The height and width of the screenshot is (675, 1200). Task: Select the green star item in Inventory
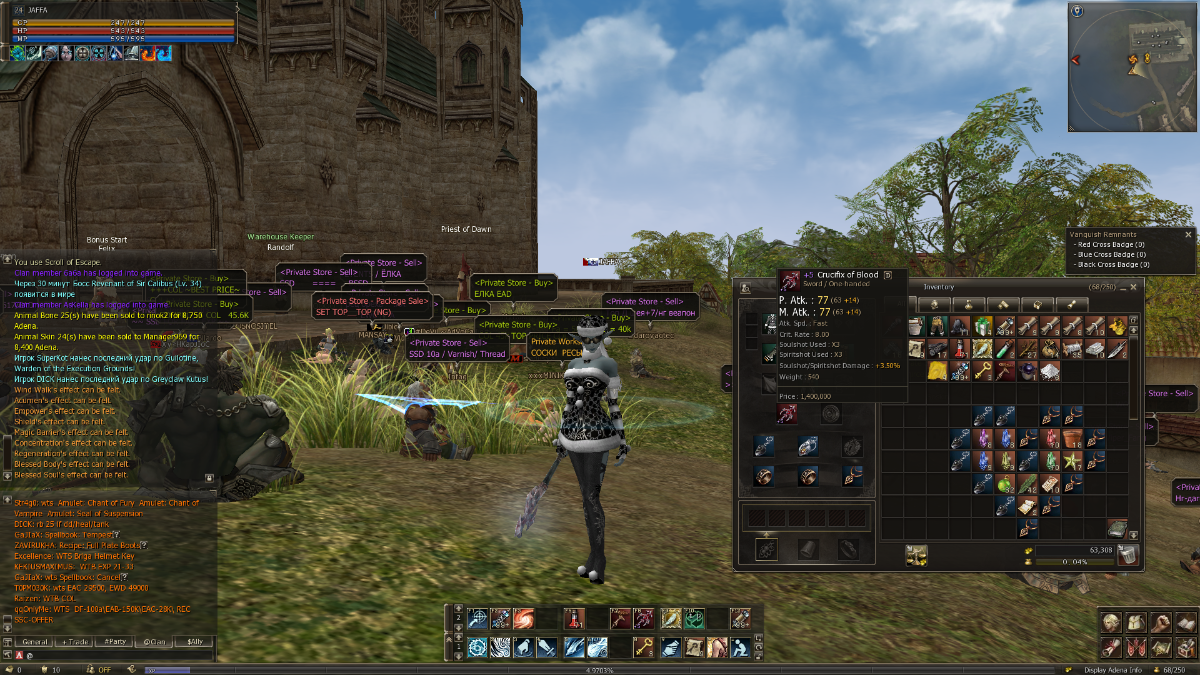1073,461
